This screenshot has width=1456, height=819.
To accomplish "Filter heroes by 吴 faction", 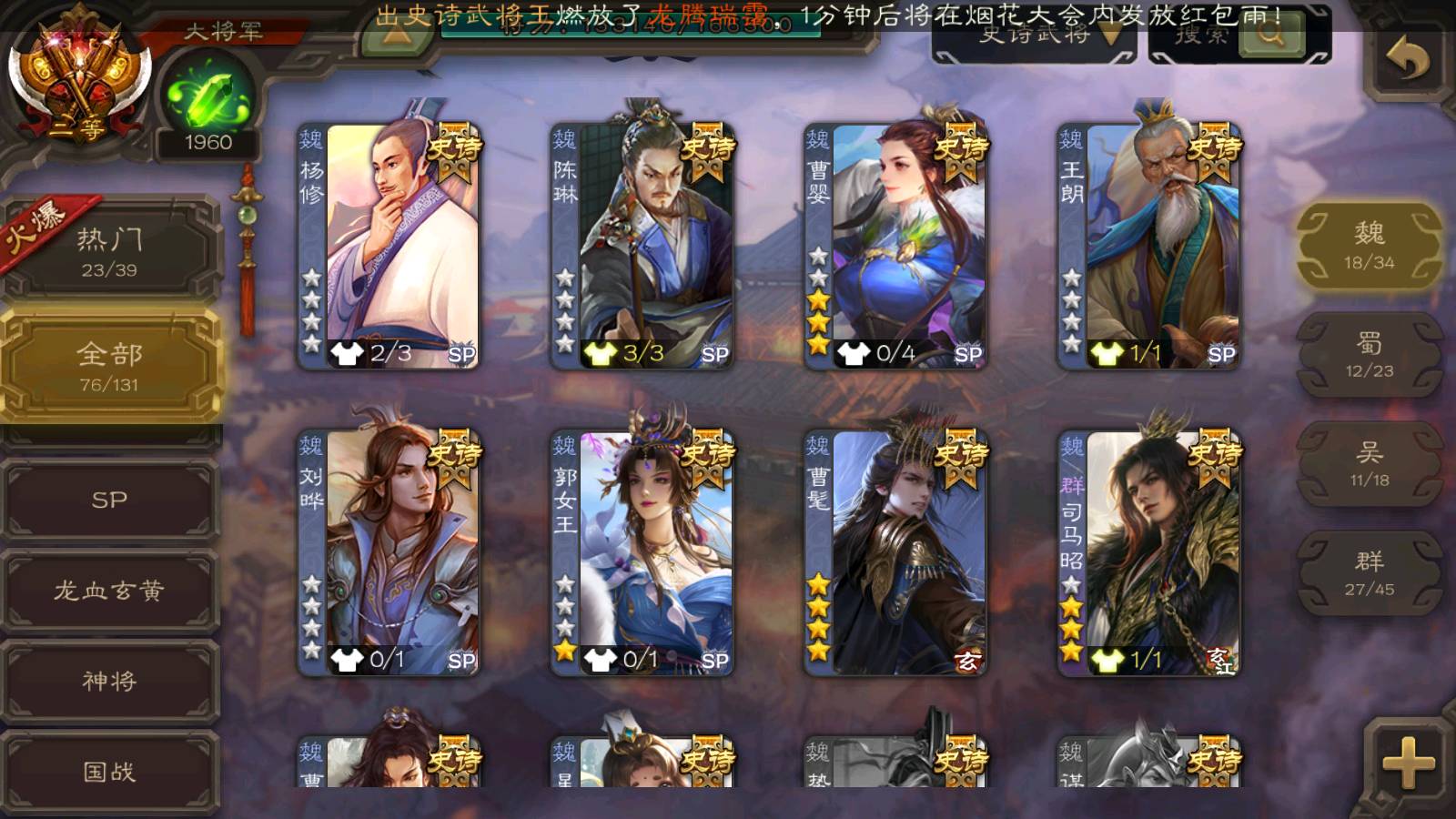I will click(1369, 464).
